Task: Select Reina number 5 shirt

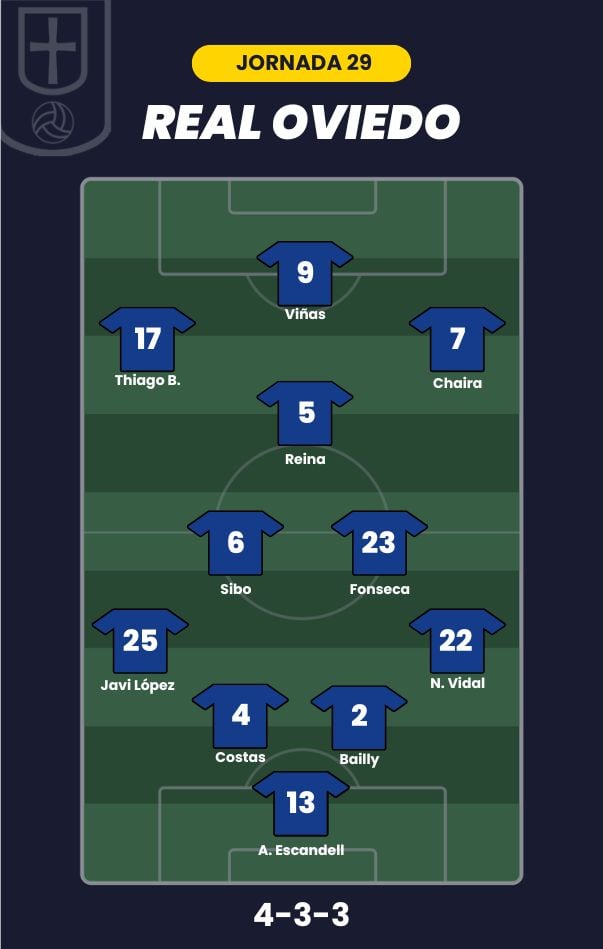Action: click(x=305, y=412)
